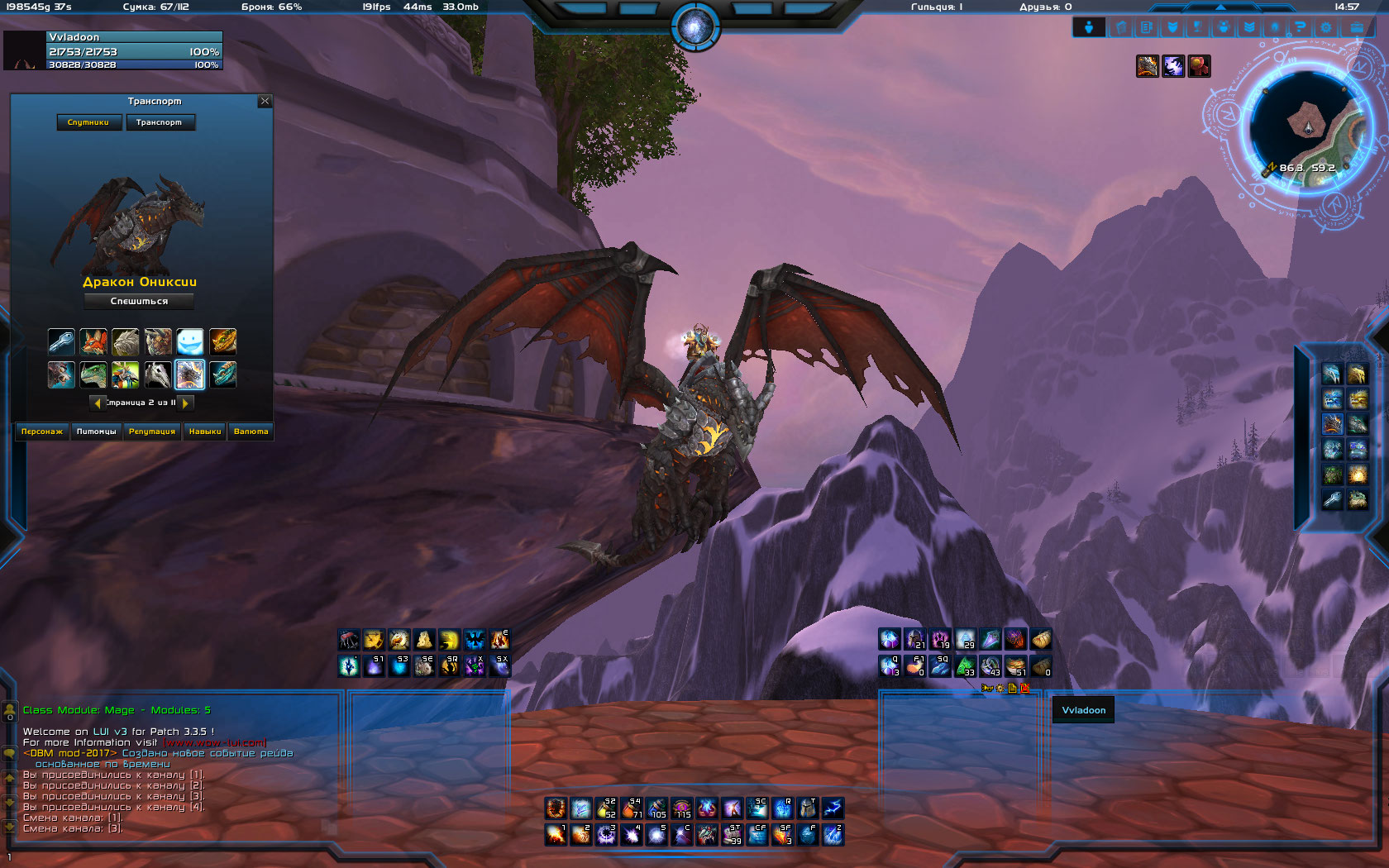Viewport: 1389px width, 868px height.
Task: Click the Vvladoon name tab near chat
Action: click(x=1083, y=710)
